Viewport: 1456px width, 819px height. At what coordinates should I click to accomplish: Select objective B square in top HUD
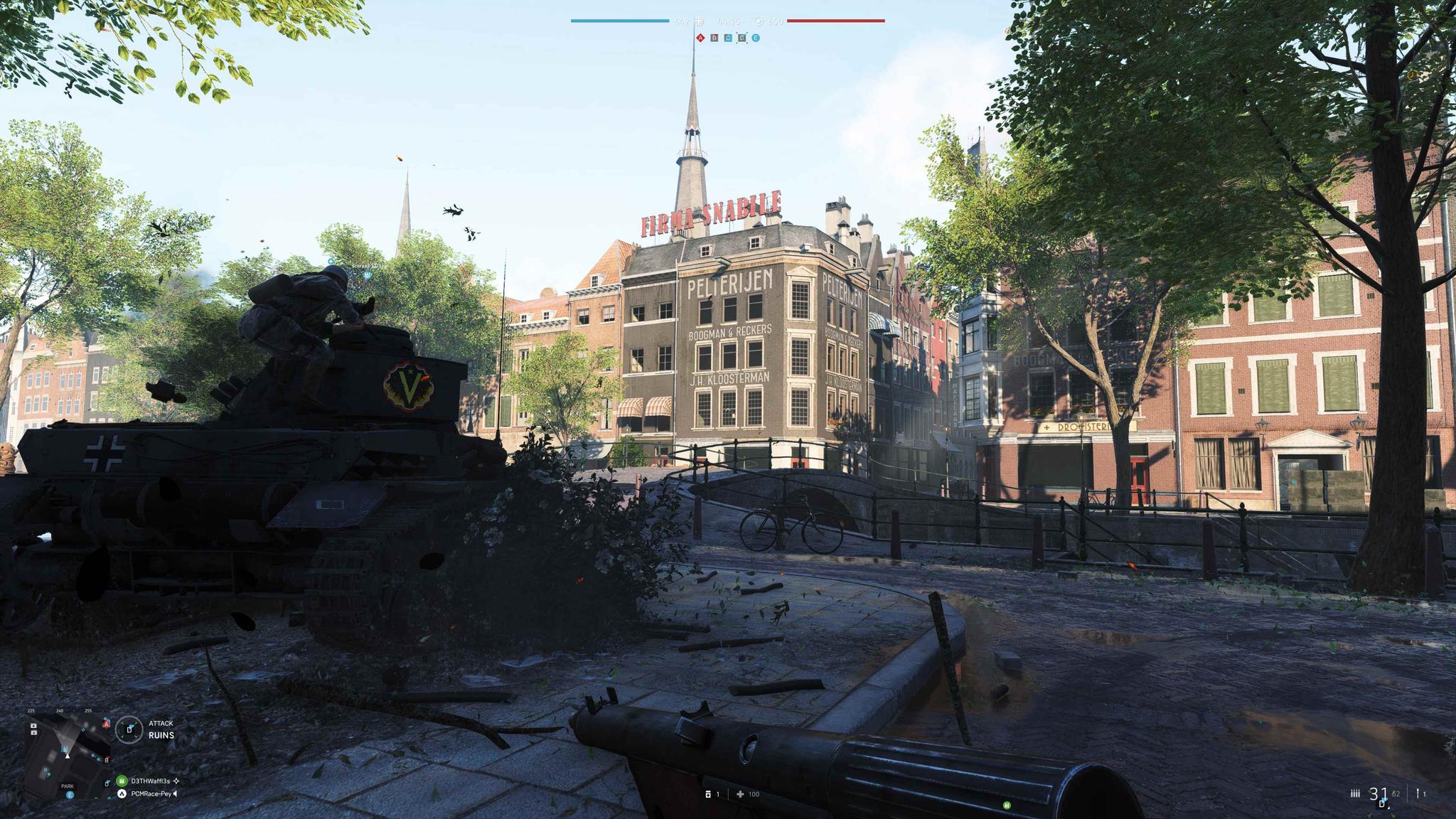click(714, 38)
